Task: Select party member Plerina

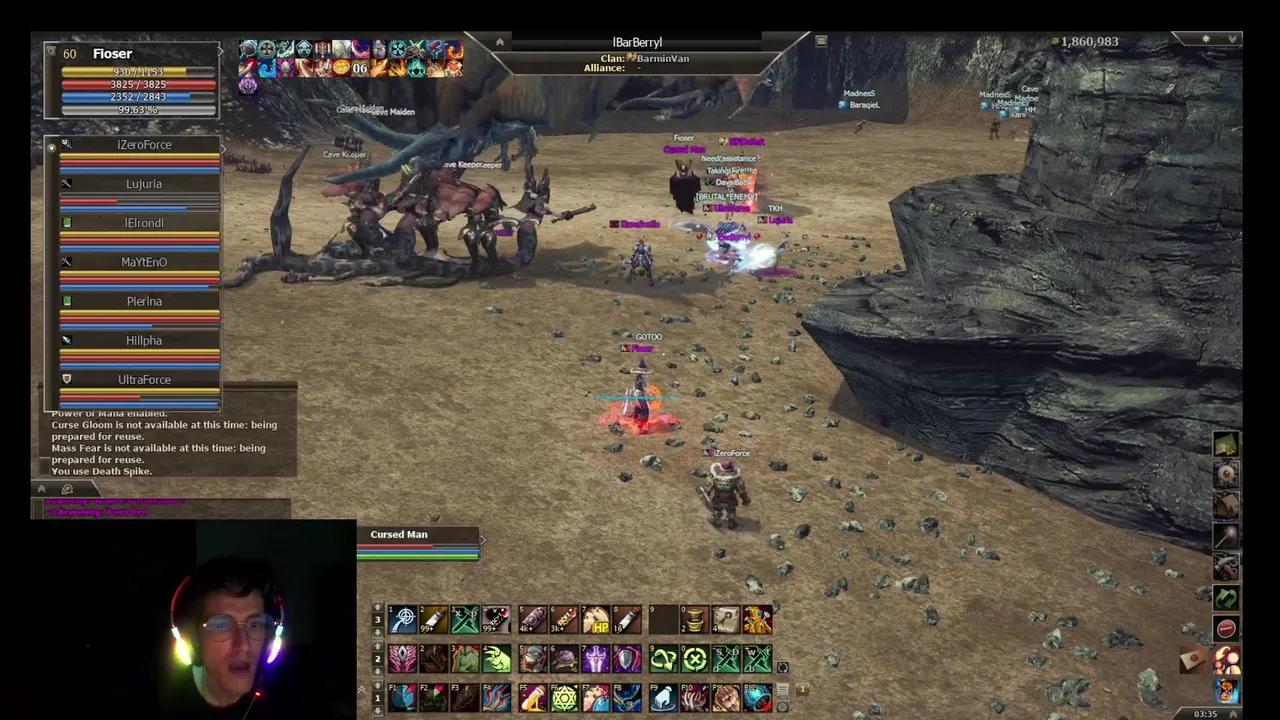Action: [x=143, y=301]
